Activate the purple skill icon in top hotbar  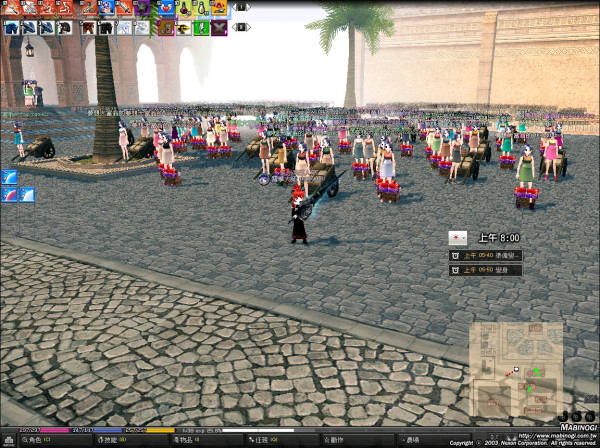click(x=142, y=8)
